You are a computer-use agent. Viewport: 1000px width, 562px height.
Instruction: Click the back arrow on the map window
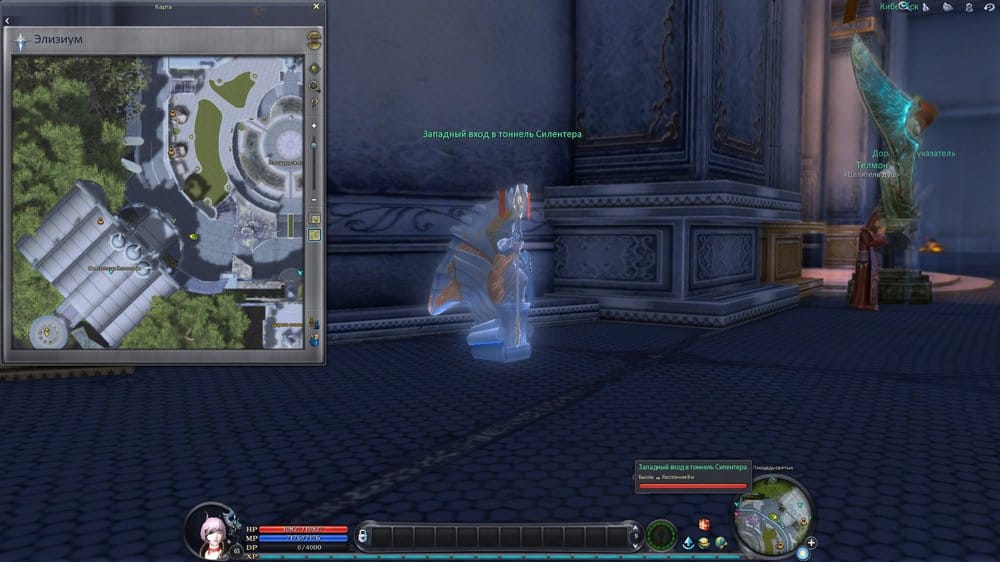click(x=9, y=20)
